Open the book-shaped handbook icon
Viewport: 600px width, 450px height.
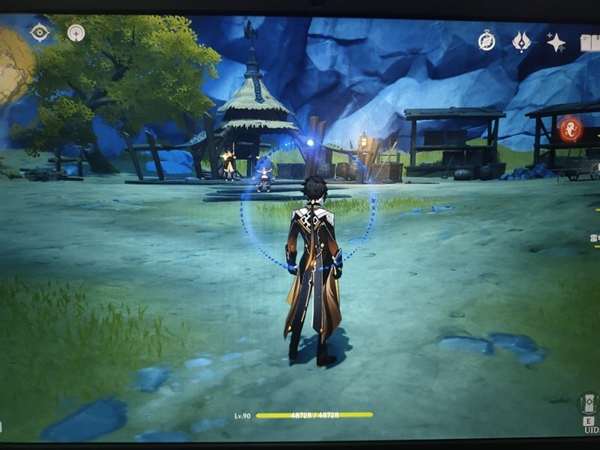590,42
